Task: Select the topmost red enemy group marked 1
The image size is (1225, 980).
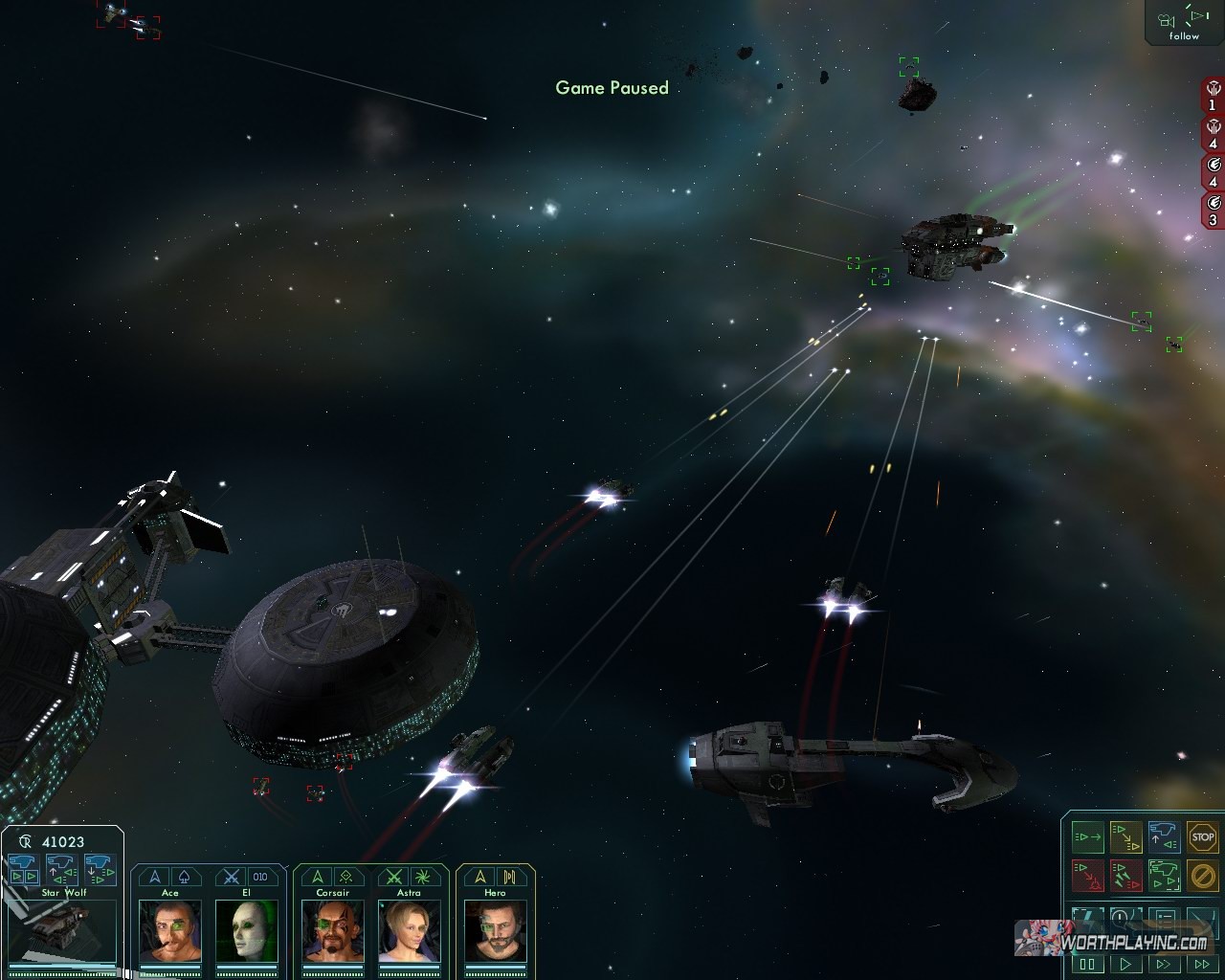Action: tap(1213, 97)
